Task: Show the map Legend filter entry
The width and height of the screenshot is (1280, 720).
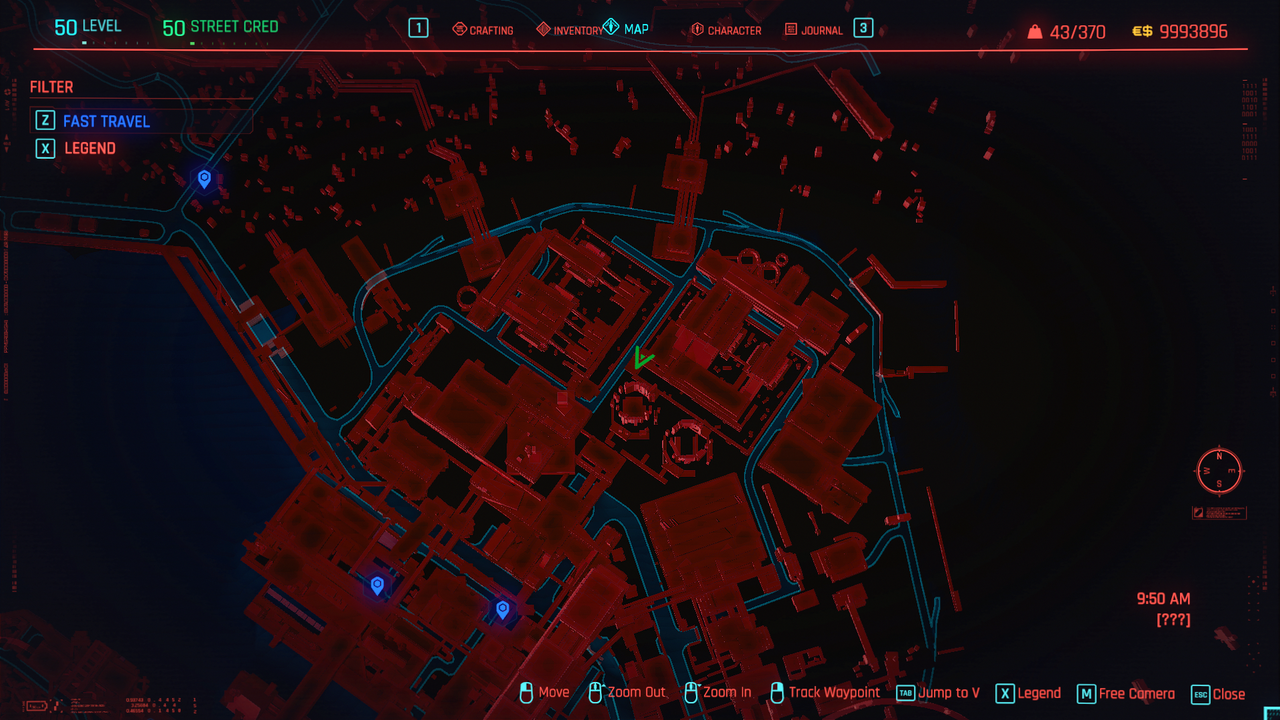Action: click(x=90, y=148)
